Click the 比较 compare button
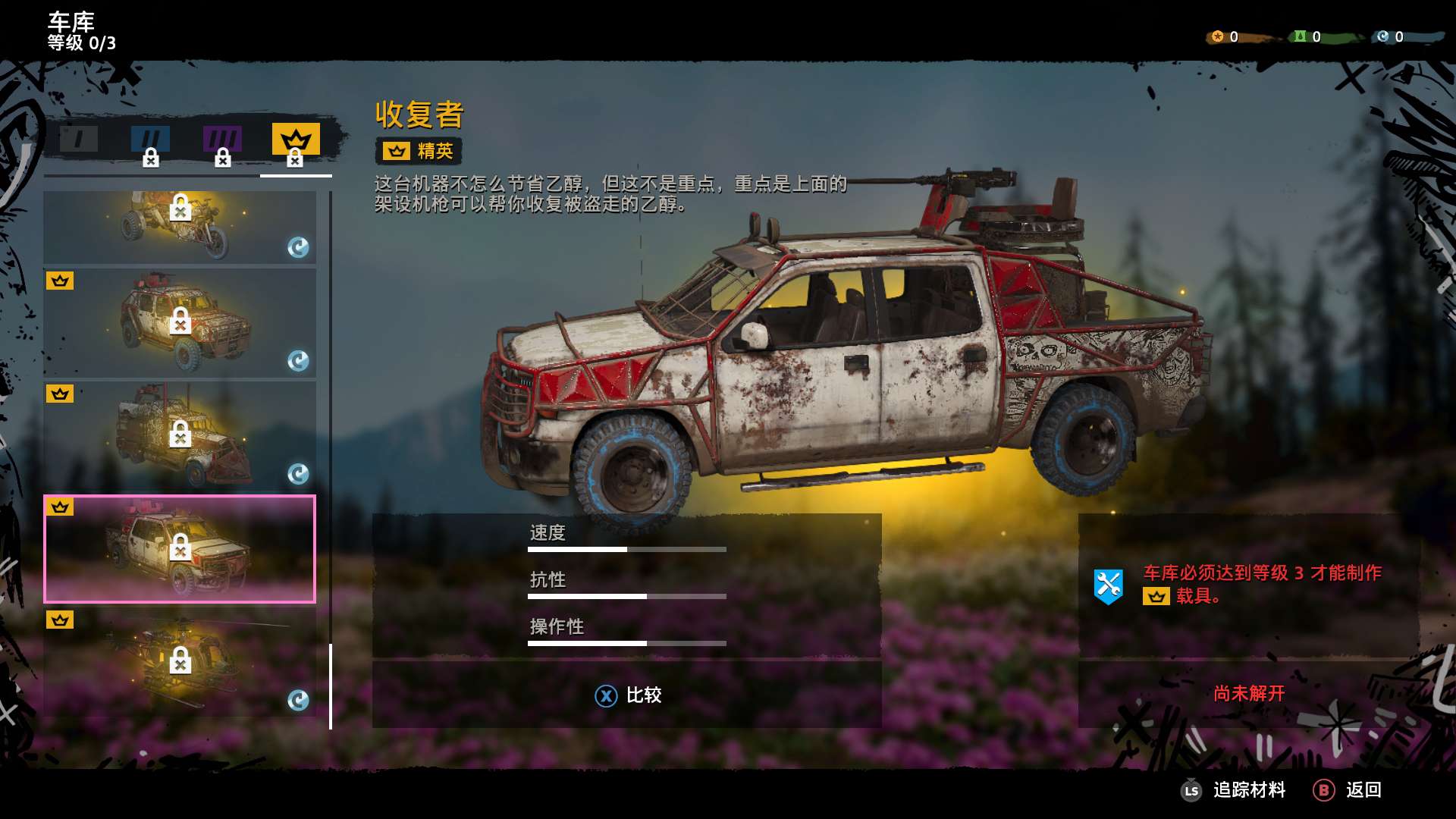This screenshot has height=819, width=1456. click(x=628, y=695)
